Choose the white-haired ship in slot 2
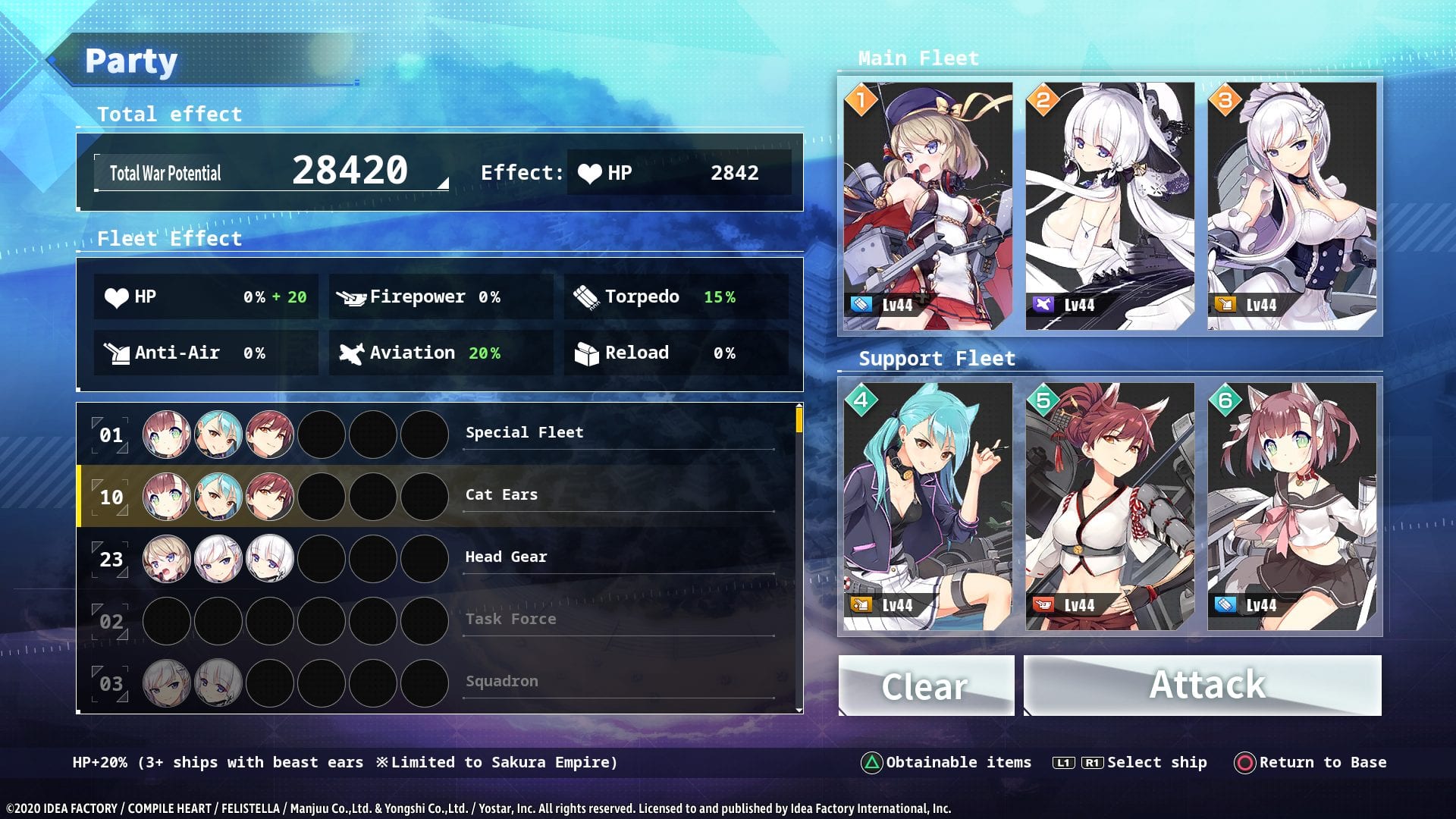This screenshot has height=819, width=1456. coord(1109,206)
